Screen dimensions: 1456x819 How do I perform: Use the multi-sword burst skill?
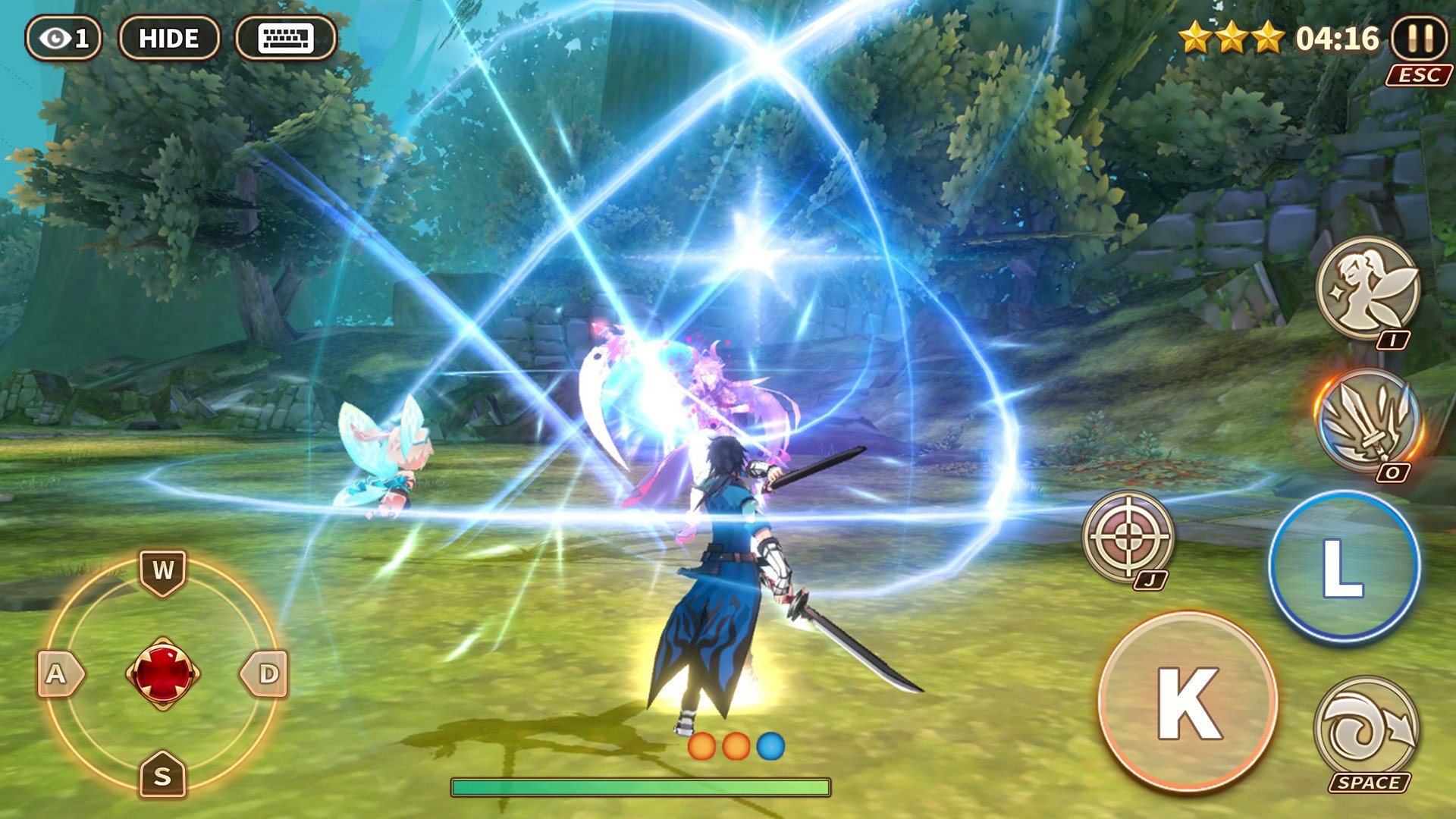[1367, 419]
